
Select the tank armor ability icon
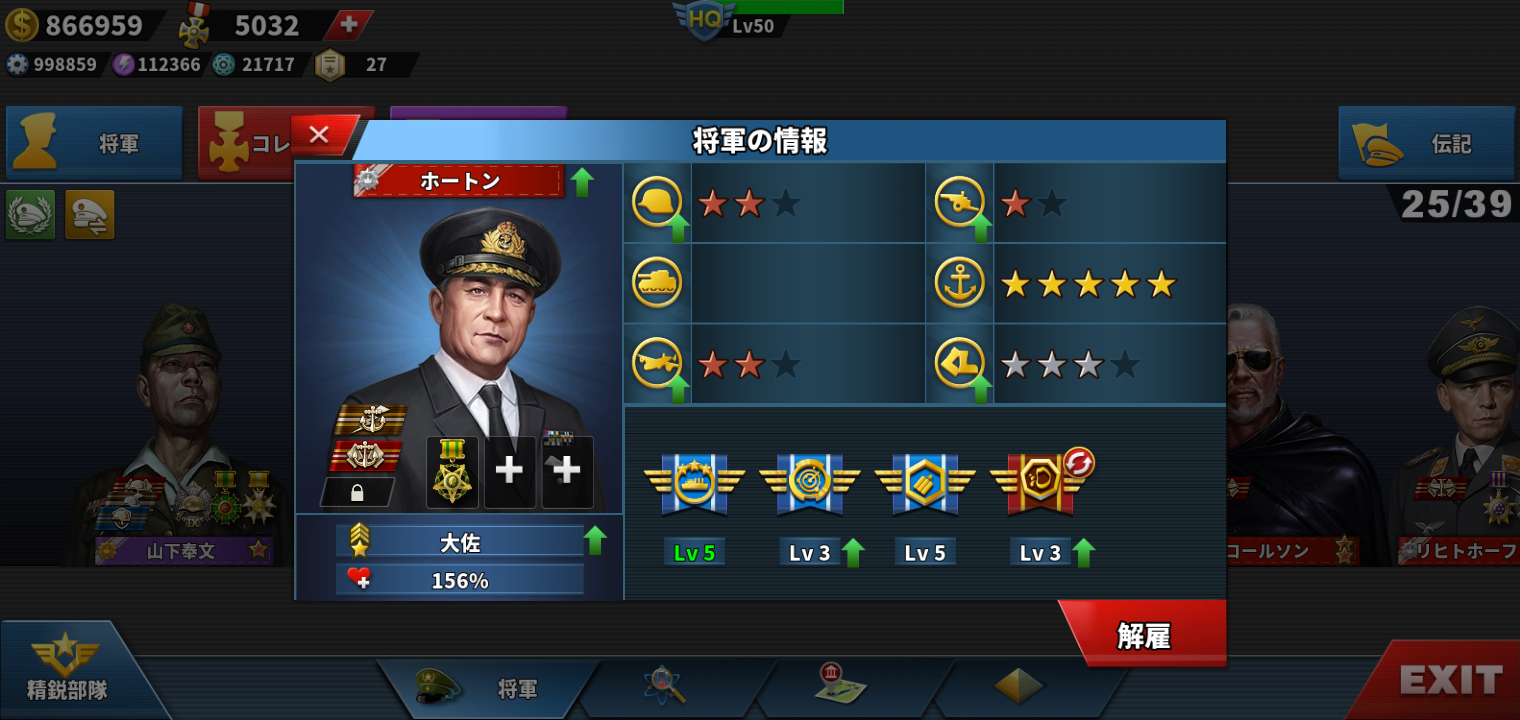pos(657,283)
